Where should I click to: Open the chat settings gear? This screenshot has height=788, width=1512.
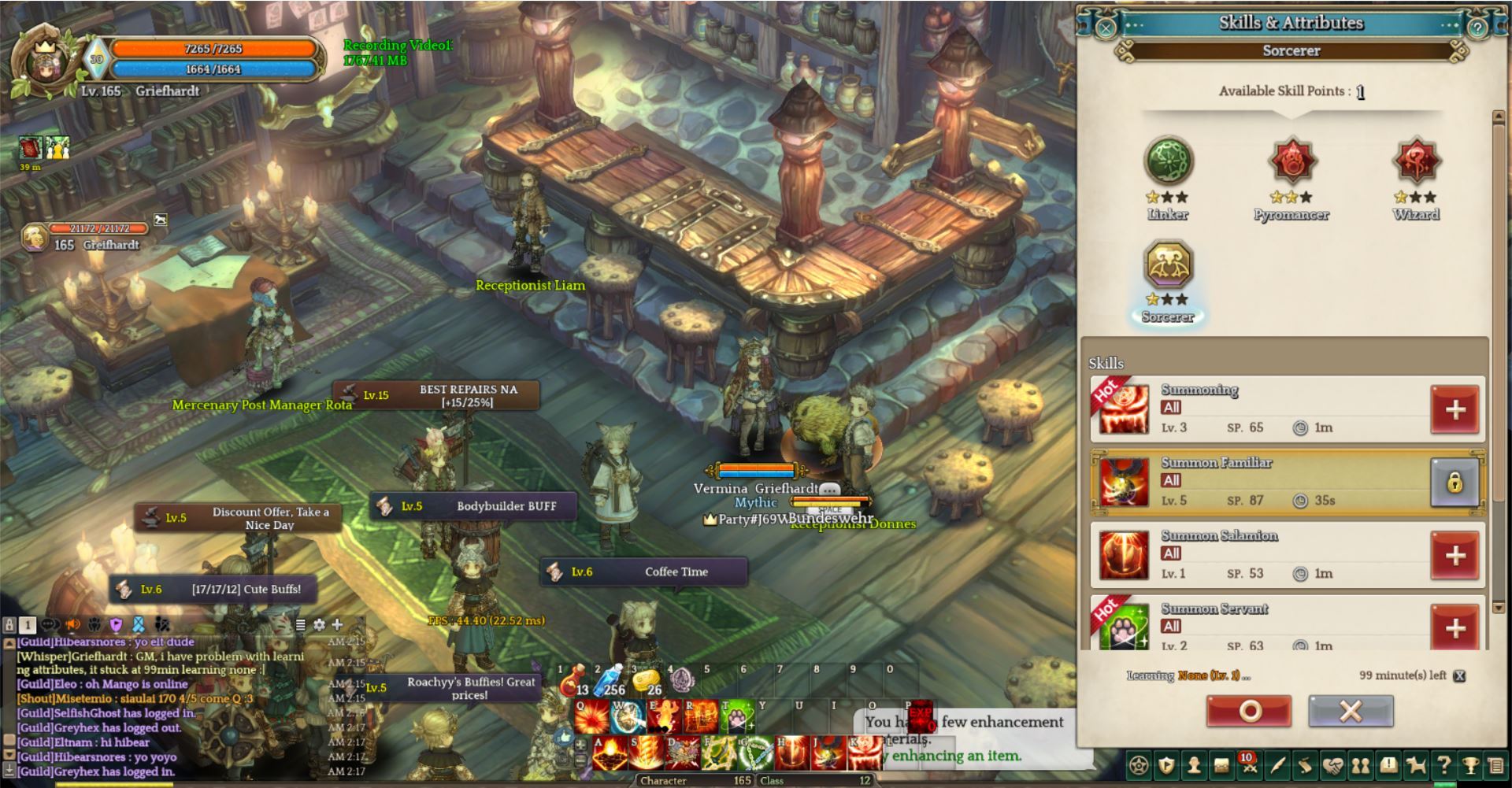click(x=319, y=625)
